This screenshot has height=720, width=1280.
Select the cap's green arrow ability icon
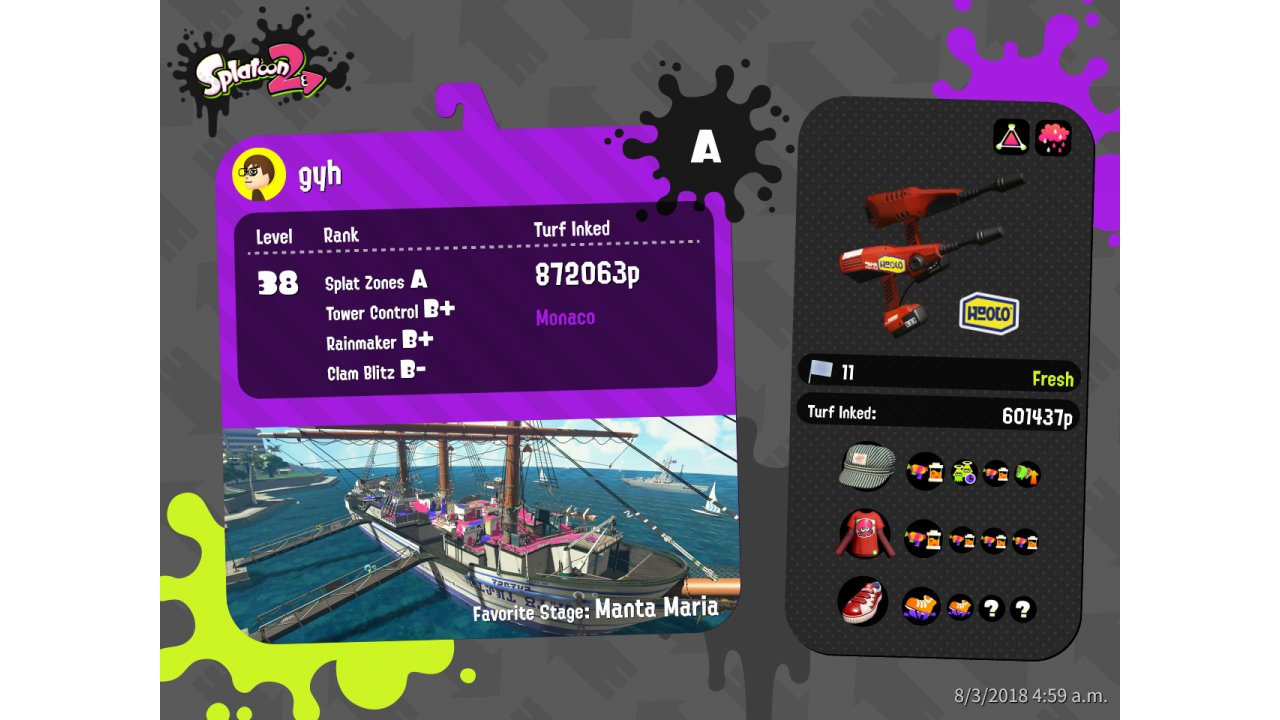(1027, 473)
